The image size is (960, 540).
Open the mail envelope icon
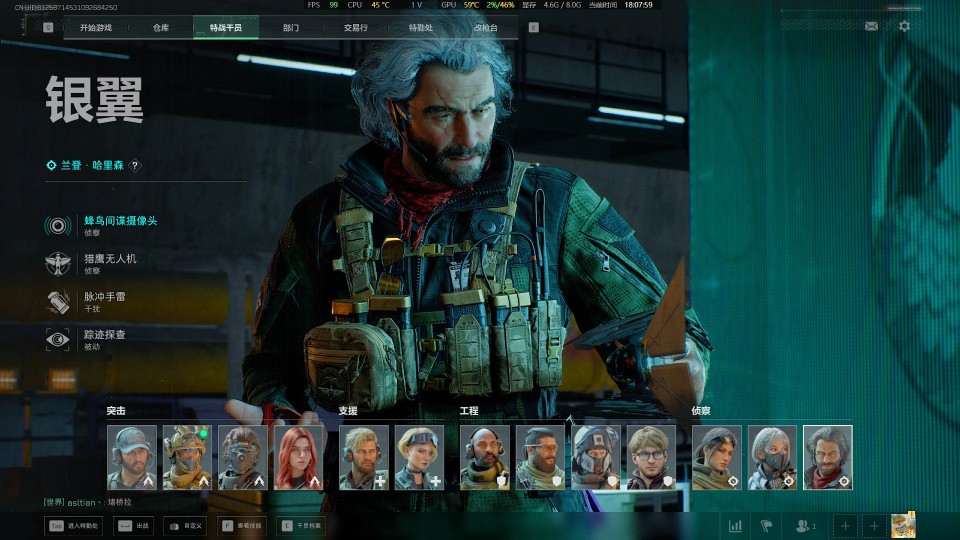(x=871, y=26)
